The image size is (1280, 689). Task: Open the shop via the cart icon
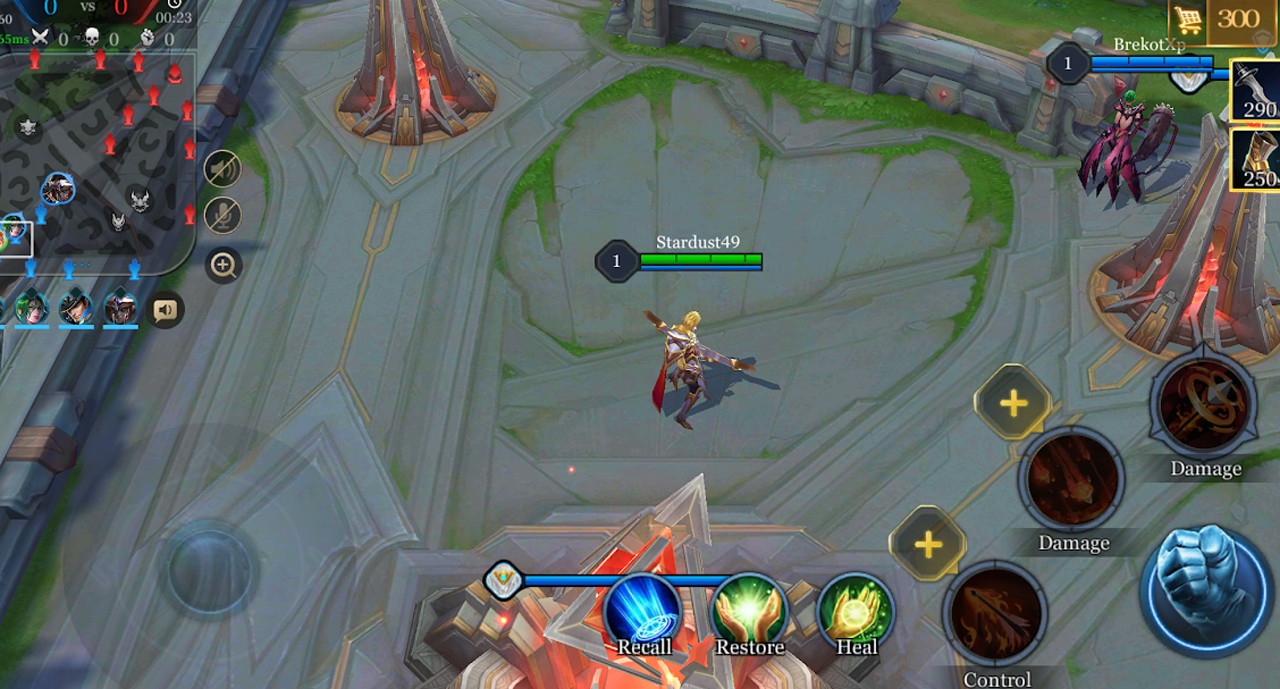click(x=1187, y=19)
